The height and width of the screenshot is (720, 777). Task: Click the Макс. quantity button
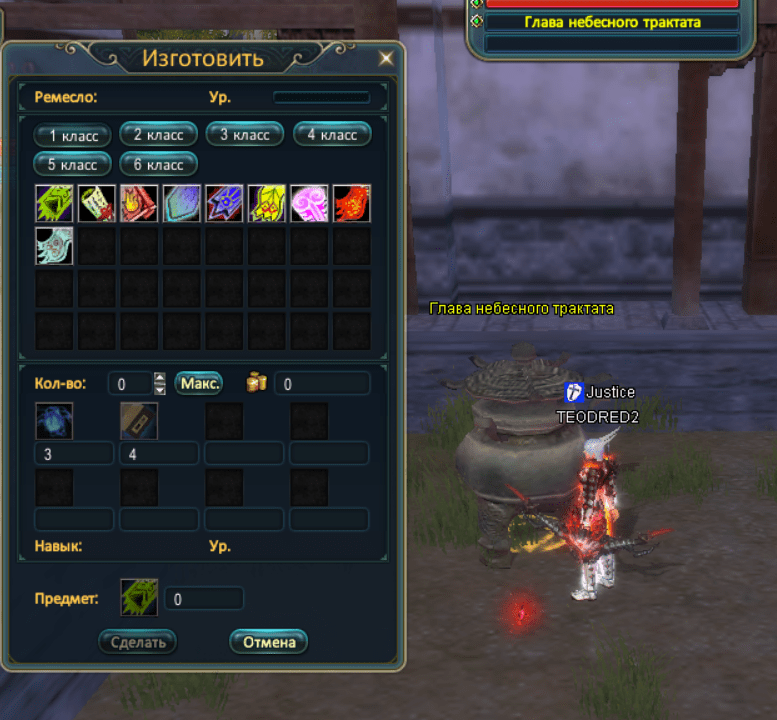tap(199, 383)
